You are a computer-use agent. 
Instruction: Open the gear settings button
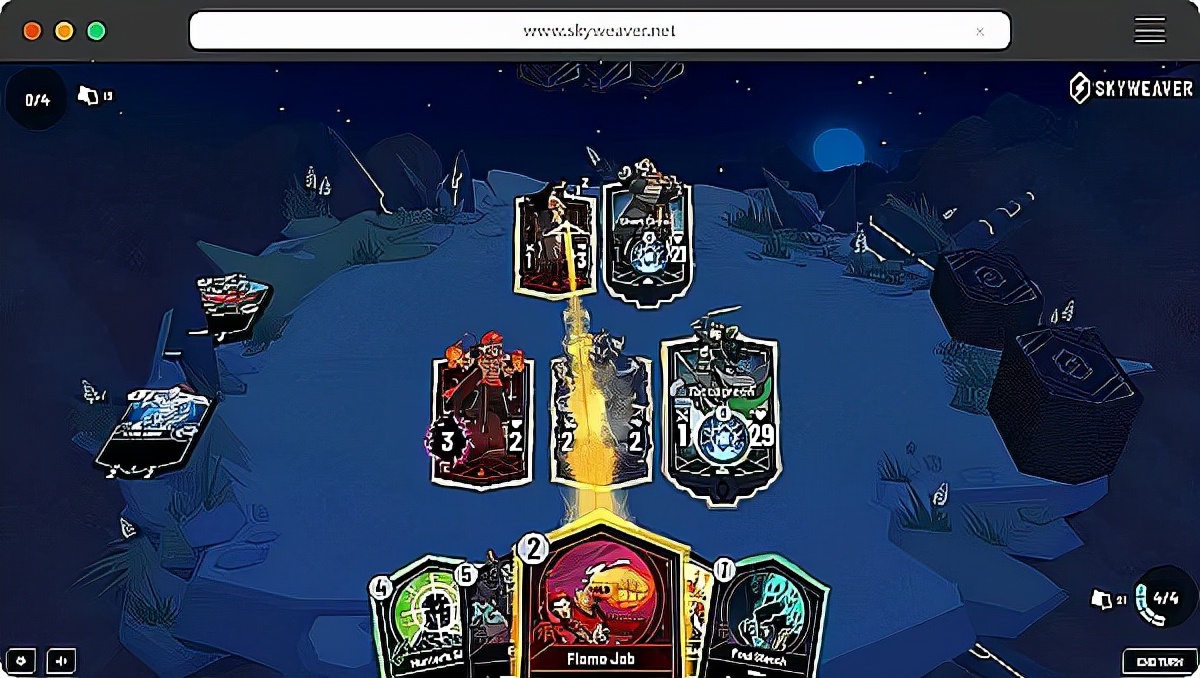click(x=22, y=661)
